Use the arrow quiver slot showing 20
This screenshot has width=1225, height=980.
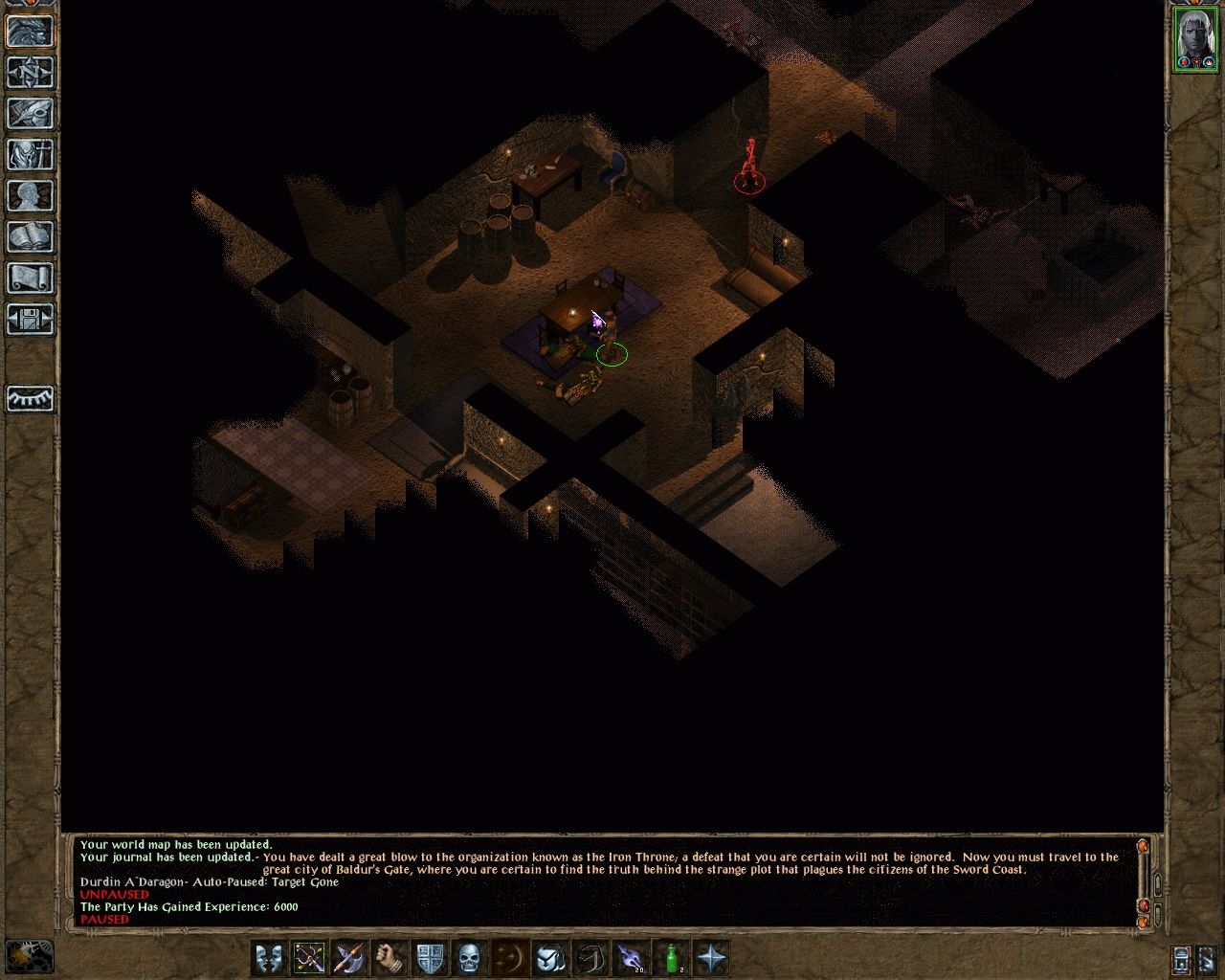(x=631, y=957)
